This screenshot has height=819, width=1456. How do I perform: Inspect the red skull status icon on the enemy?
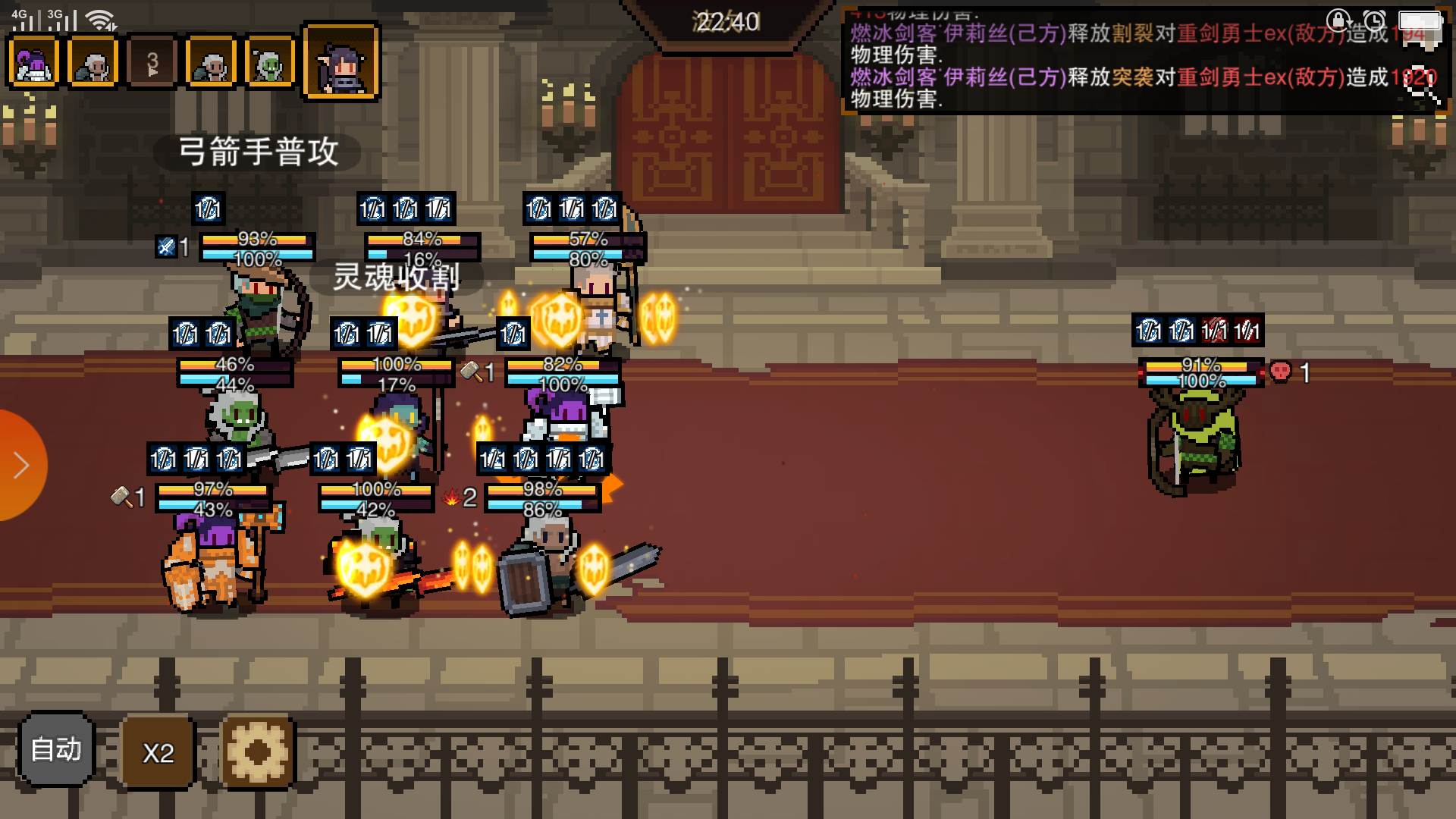pyautogui.click(x=1280, y=372)
